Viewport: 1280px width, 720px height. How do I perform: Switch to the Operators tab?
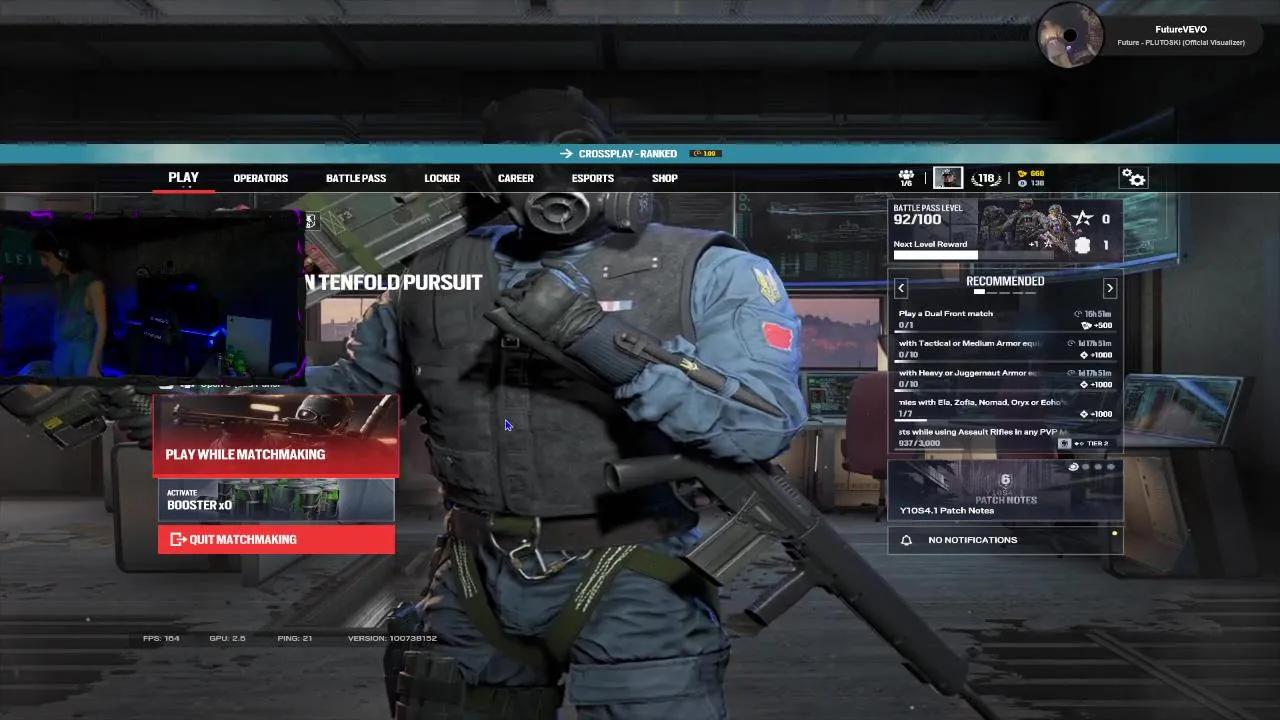click(260, 178)
